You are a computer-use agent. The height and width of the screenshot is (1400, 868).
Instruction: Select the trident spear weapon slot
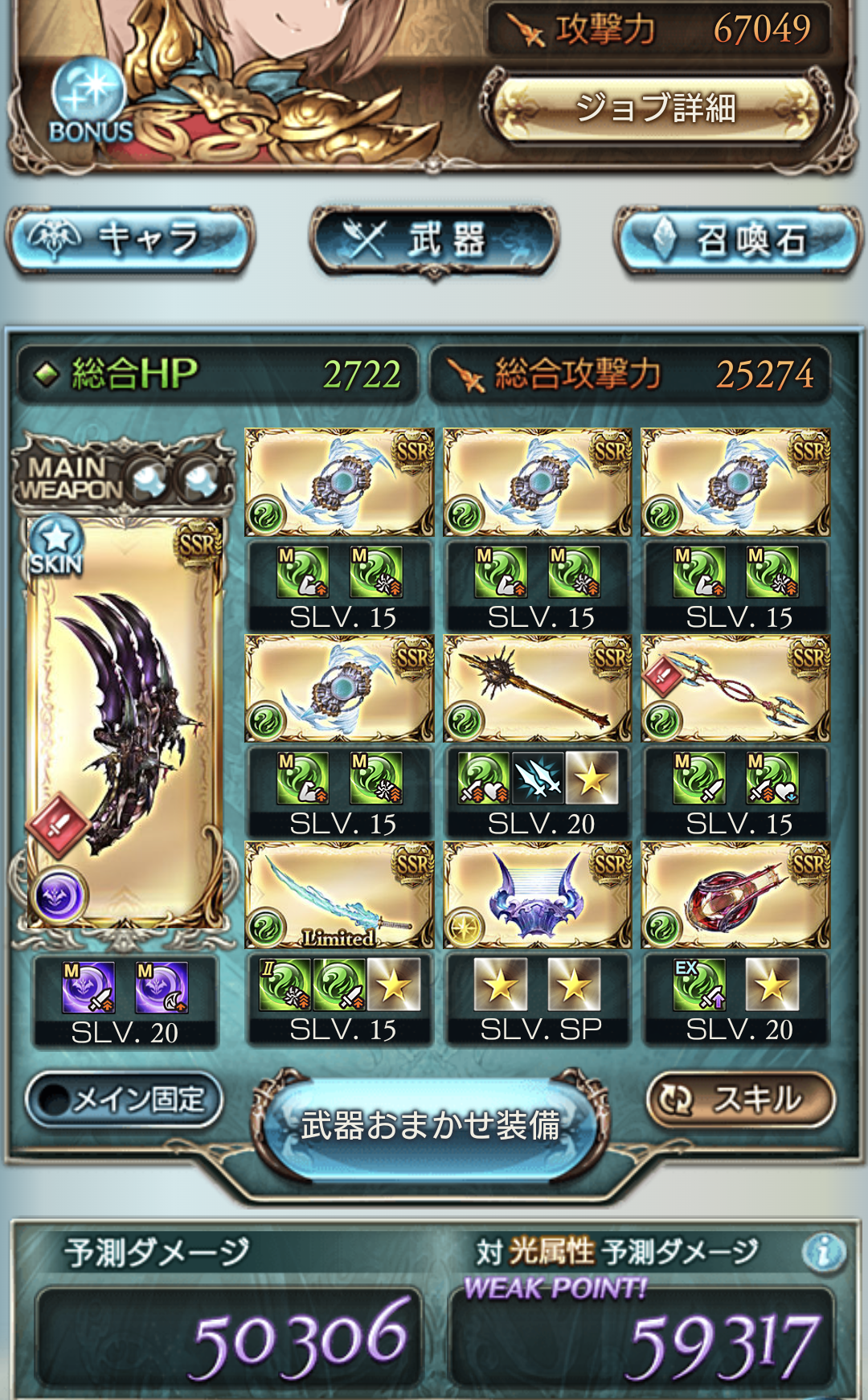[x=735, y=689]
